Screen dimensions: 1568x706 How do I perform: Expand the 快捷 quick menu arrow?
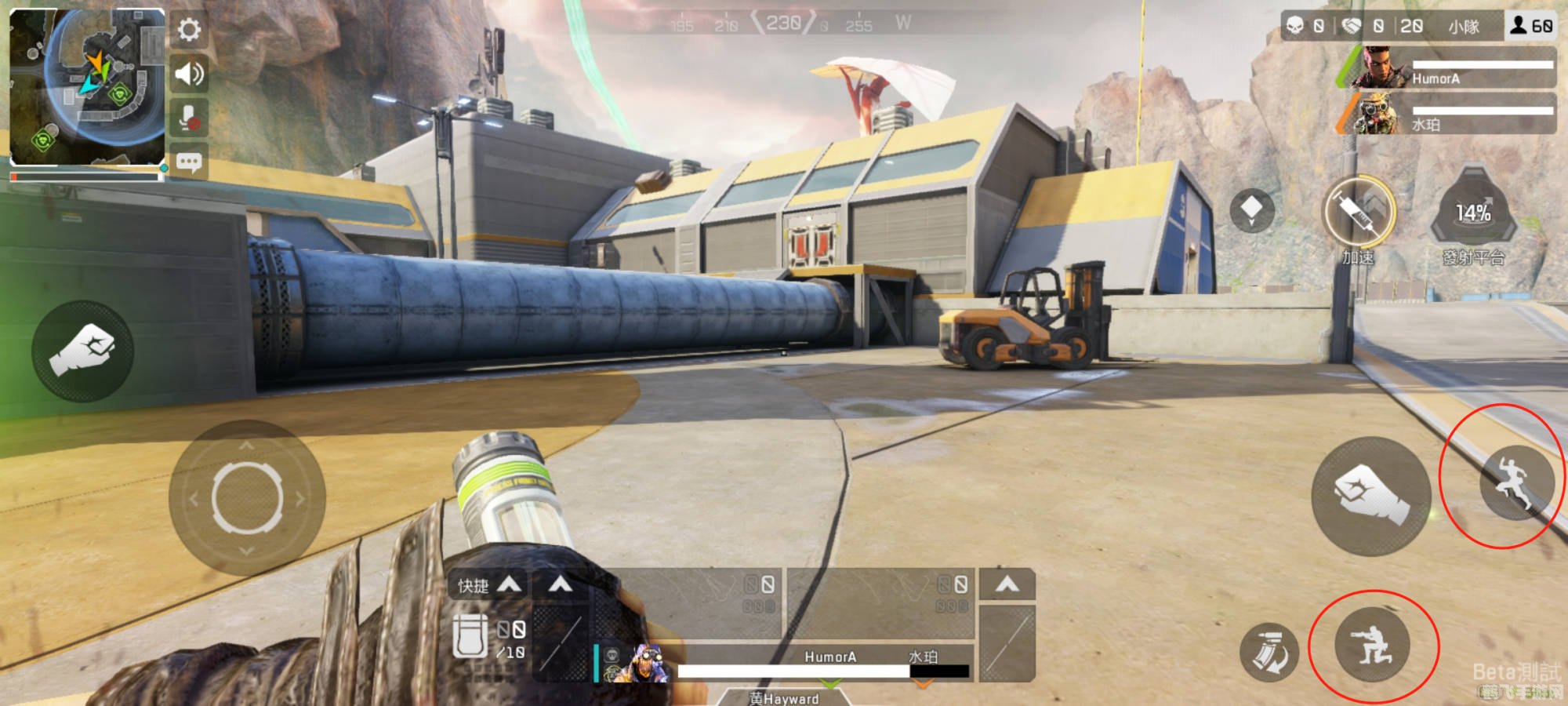pyautogui.click(x=510, y=584)
